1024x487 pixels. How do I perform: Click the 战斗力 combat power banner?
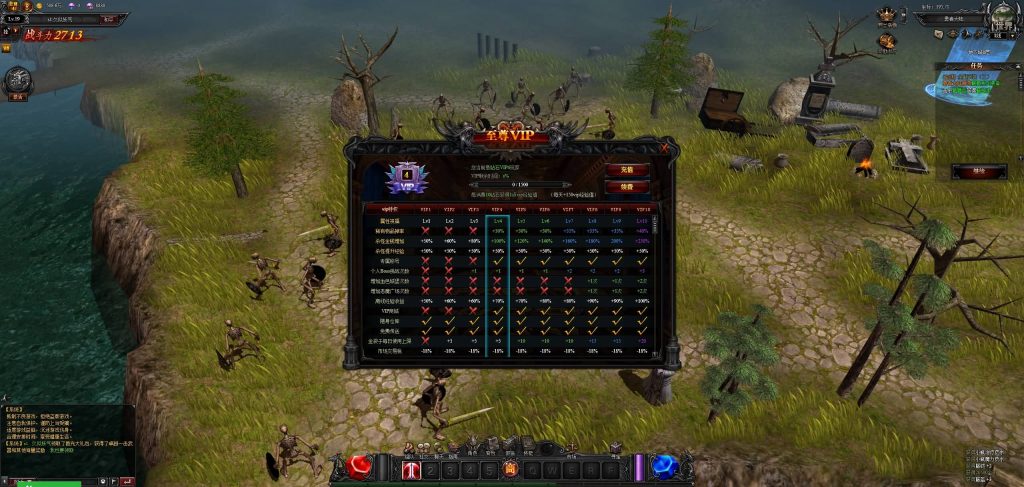point(55,35)
